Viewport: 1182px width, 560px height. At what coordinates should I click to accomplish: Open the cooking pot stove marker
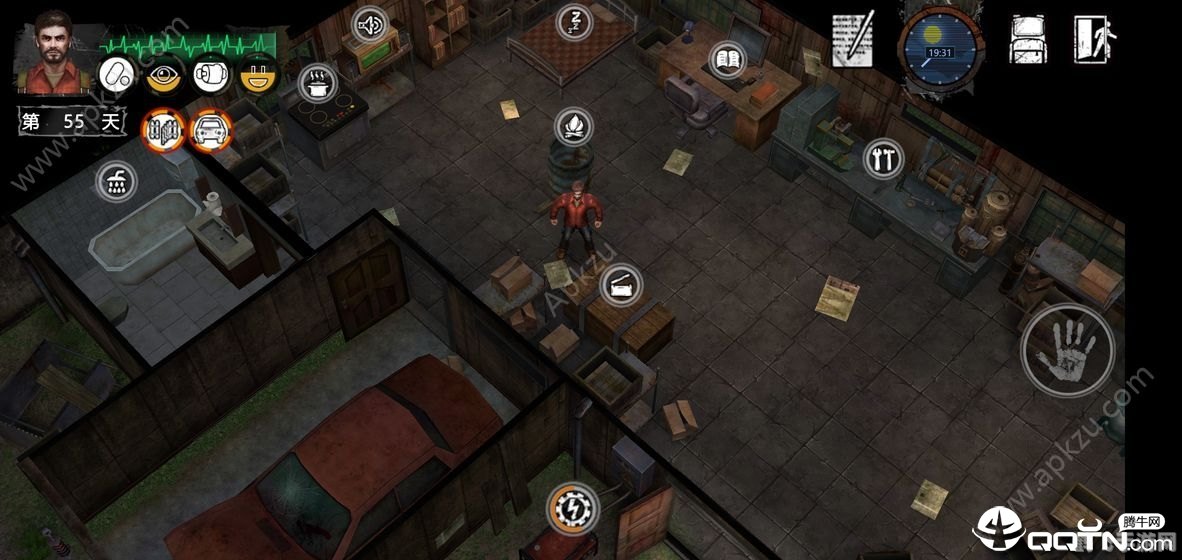click(x=318, y=82)
